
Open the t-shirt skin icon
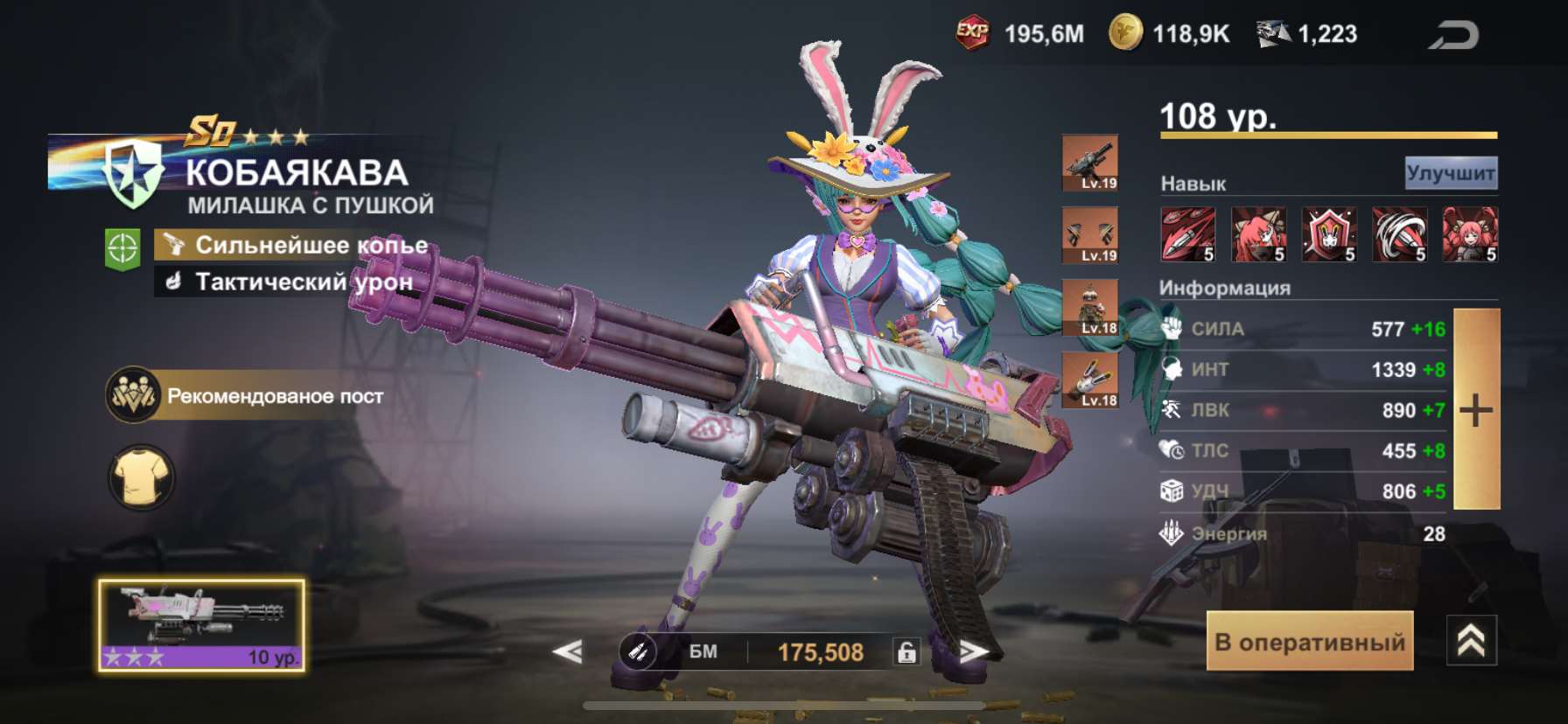point(141,478)
